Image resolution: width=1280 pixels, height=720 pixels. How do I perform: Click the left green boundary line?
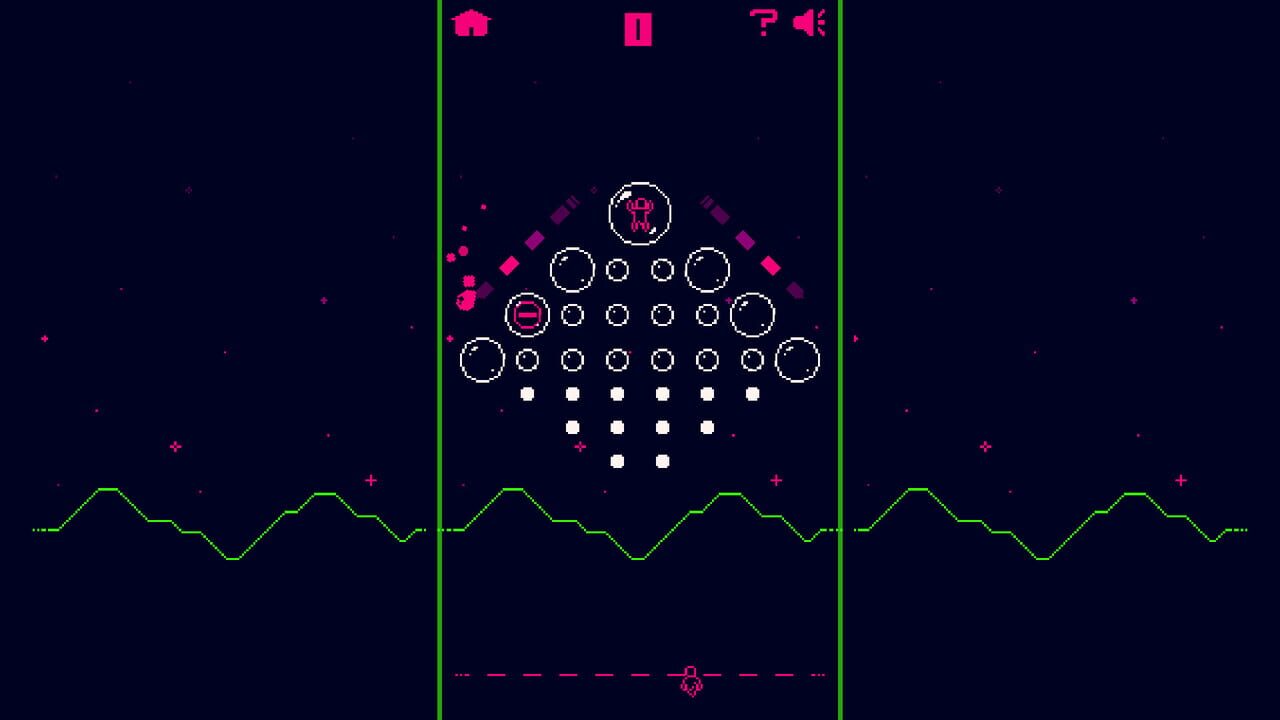(x=439, y=400)
